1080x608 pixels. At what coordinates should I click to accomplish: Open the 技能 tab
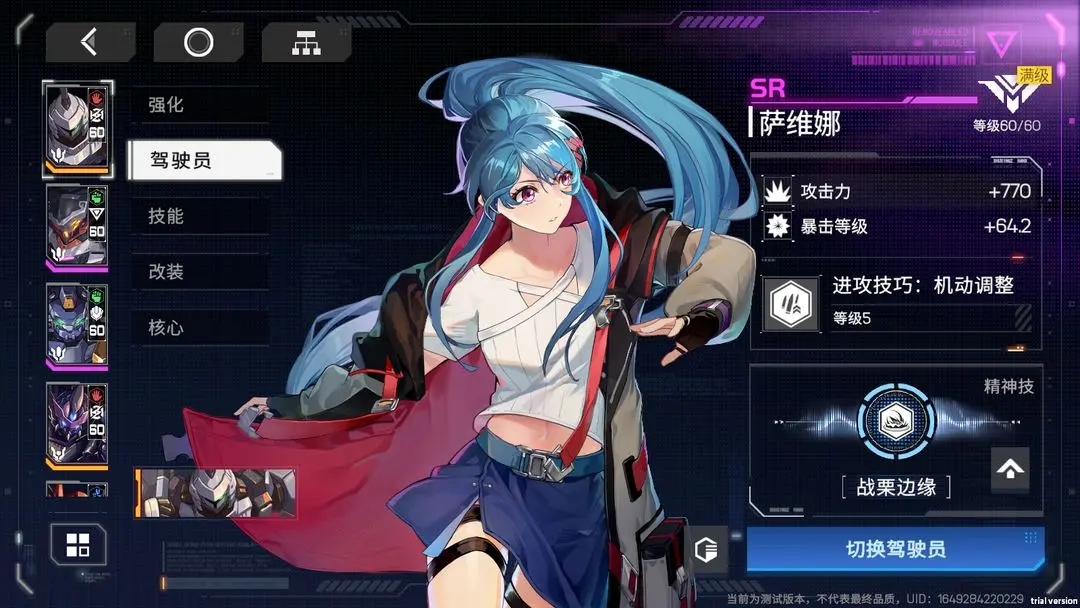[200, 216]
